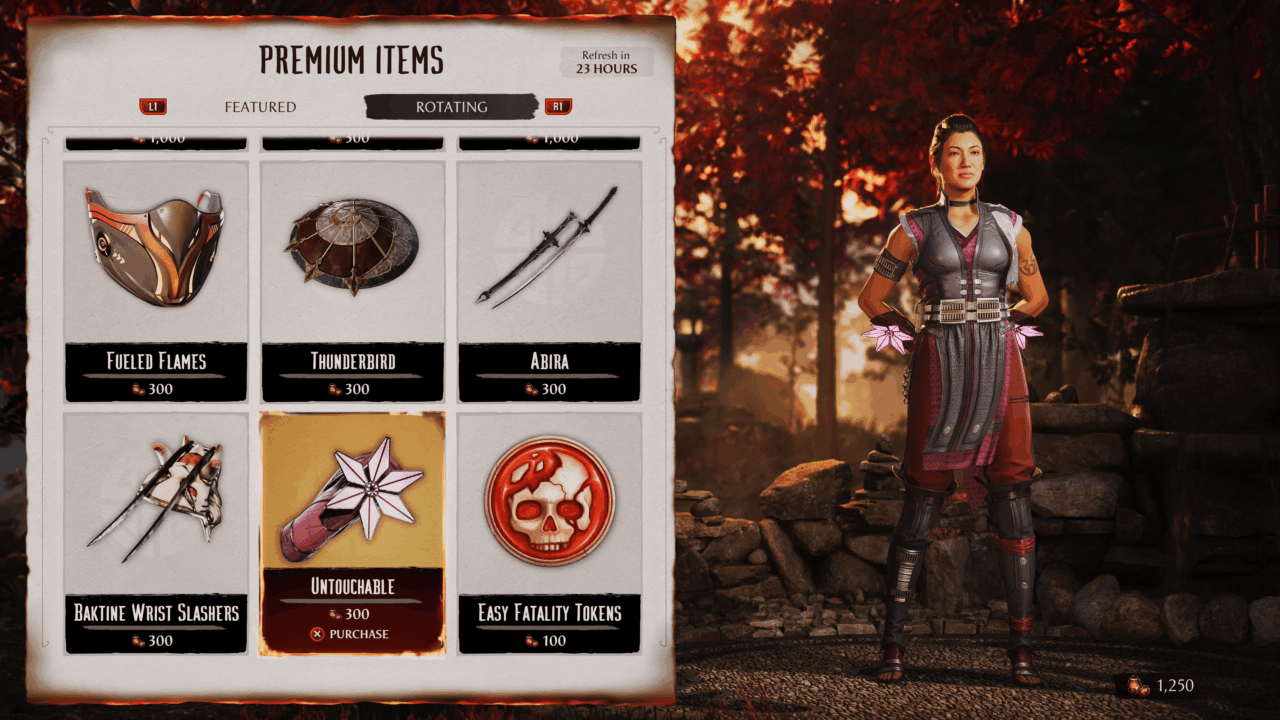Switch to the Featured tab
This screenshot has width=1280, height=720.
pos(260,107)
